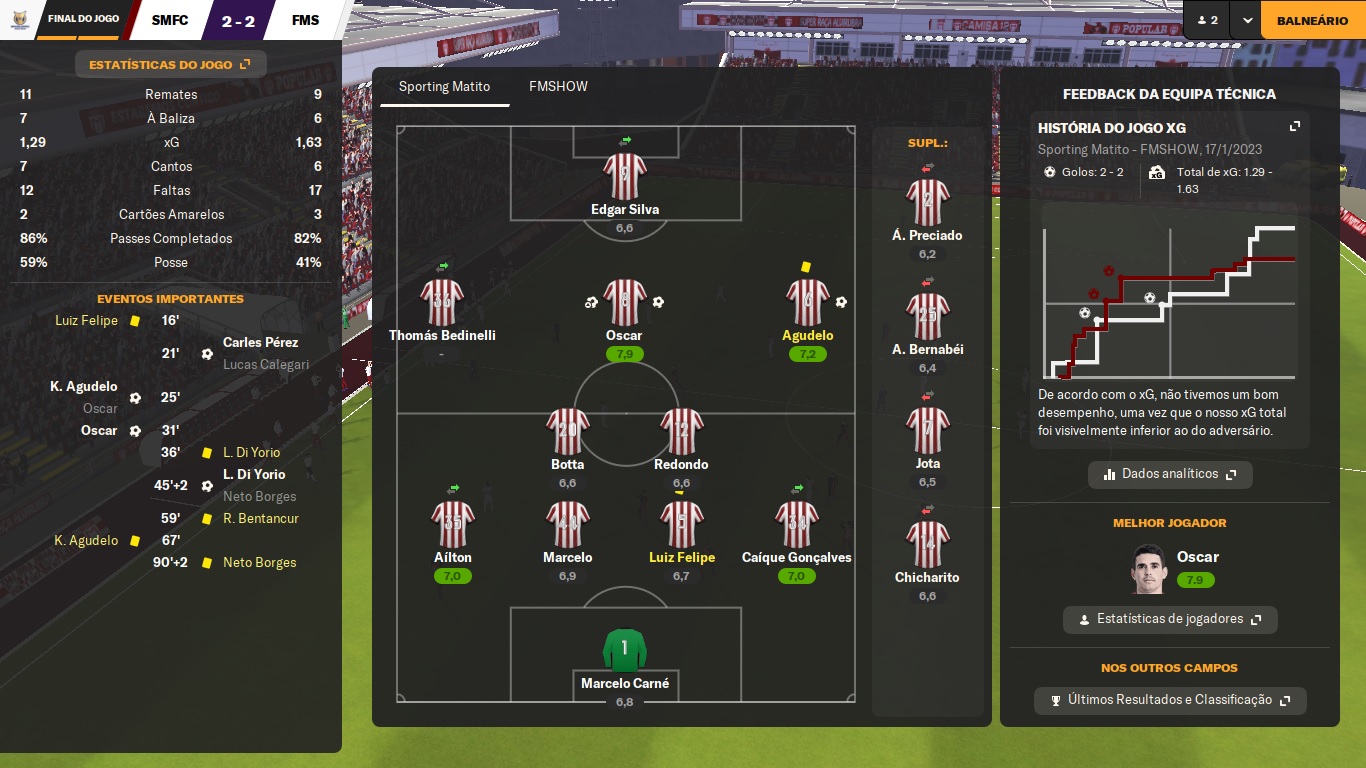Click Thomás Bedinelli on the left wing
The width and height of the screenshot is (1366, 768).
(442, 305)
